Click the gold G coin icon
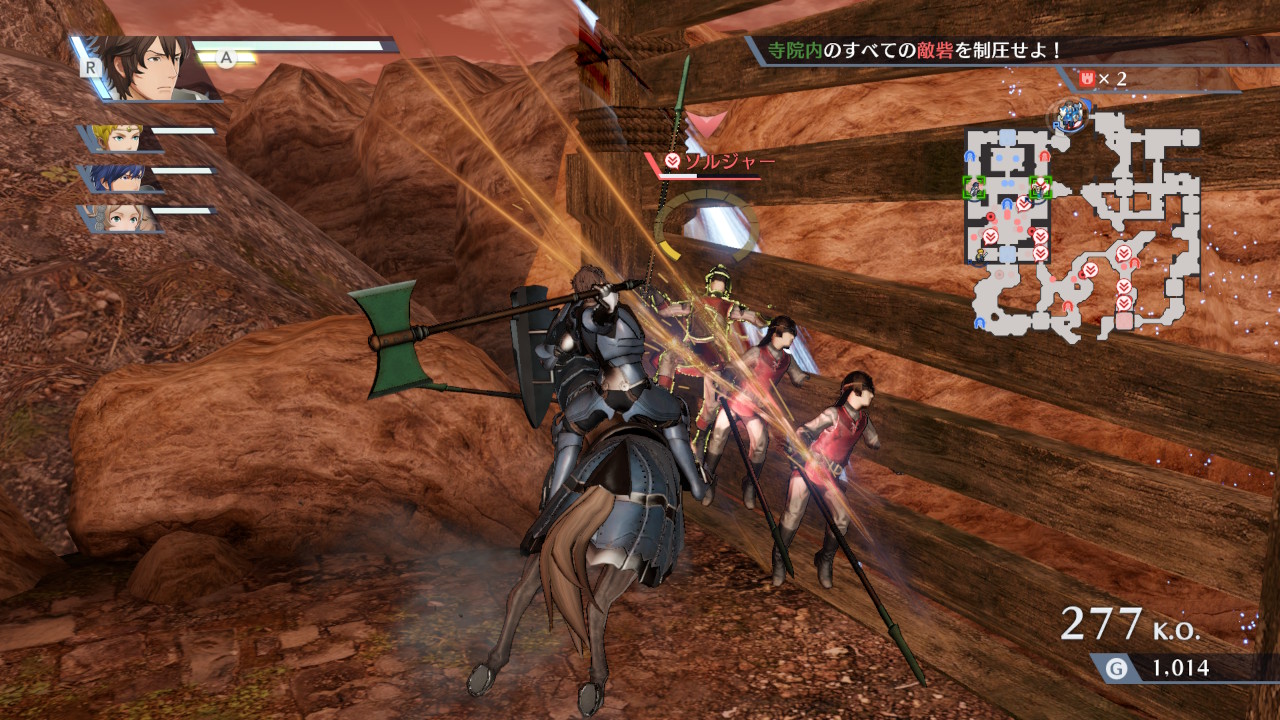1280x720 pixels. [x=1116, y=668]
